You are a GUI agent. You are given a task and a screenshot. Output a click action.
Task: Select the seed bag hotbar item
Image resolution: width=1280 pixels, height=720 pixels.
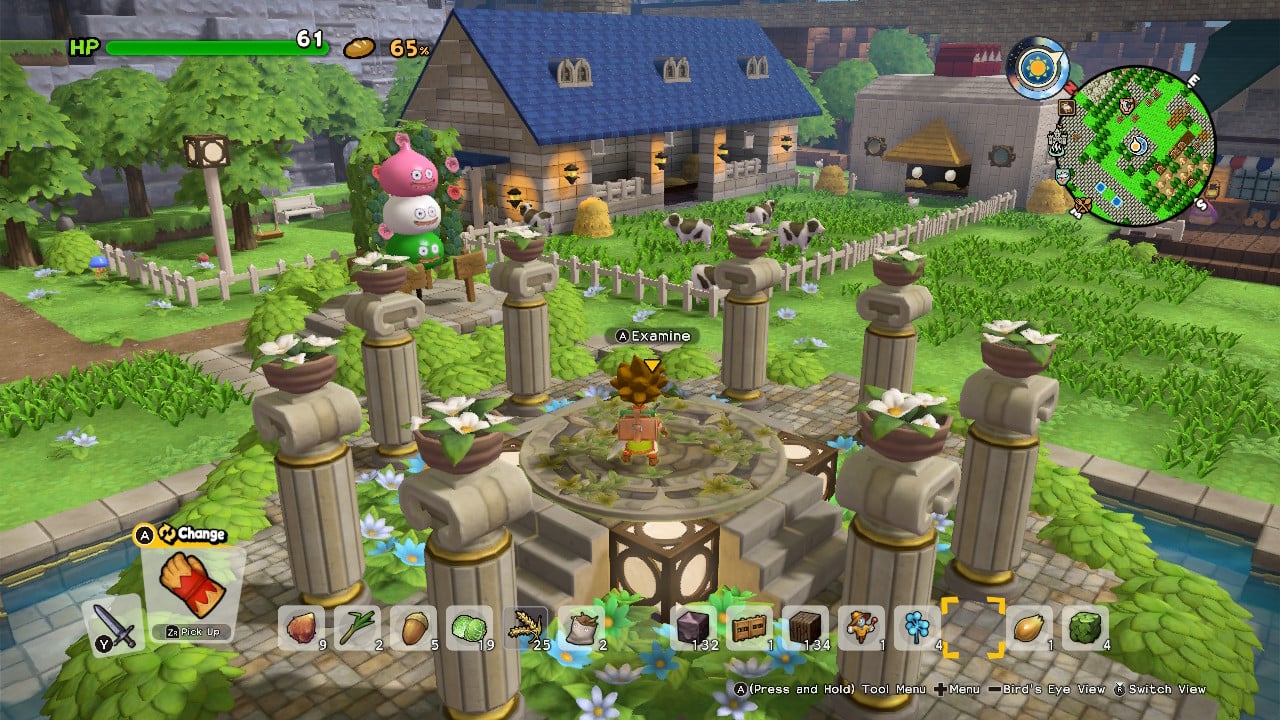pyautogui.click(x=582, y=628)
